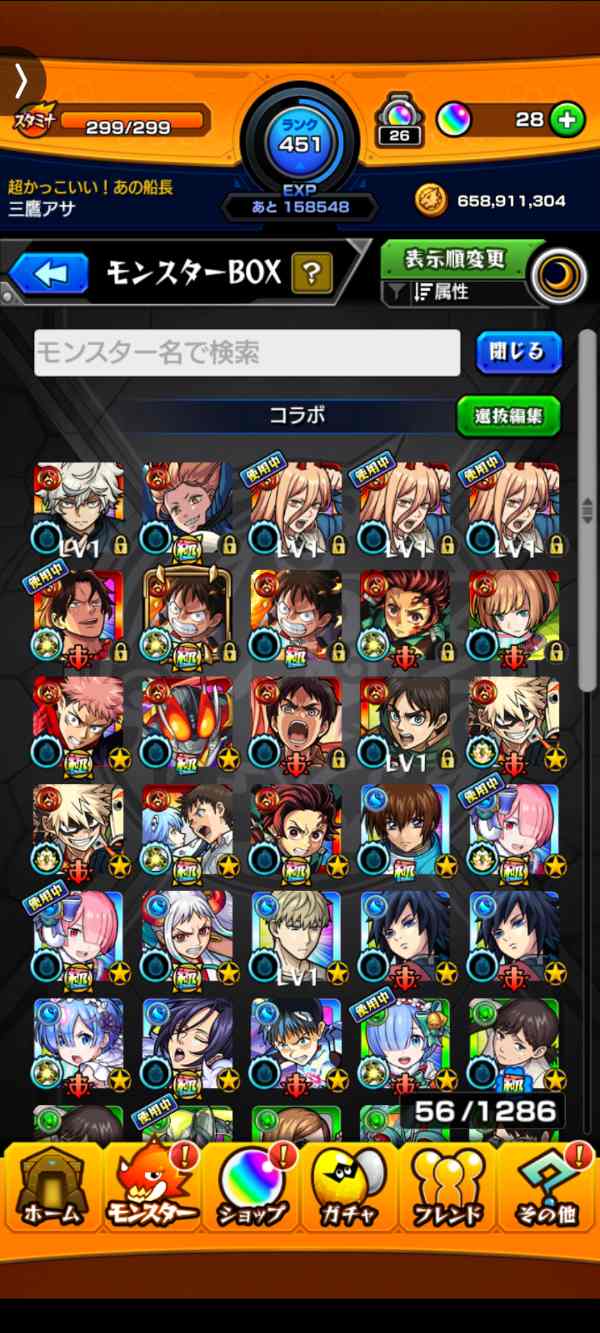This screenshot has width=600, height=1333.
Task: Add orbs with the green plus
Action: (x=567, y=121)
